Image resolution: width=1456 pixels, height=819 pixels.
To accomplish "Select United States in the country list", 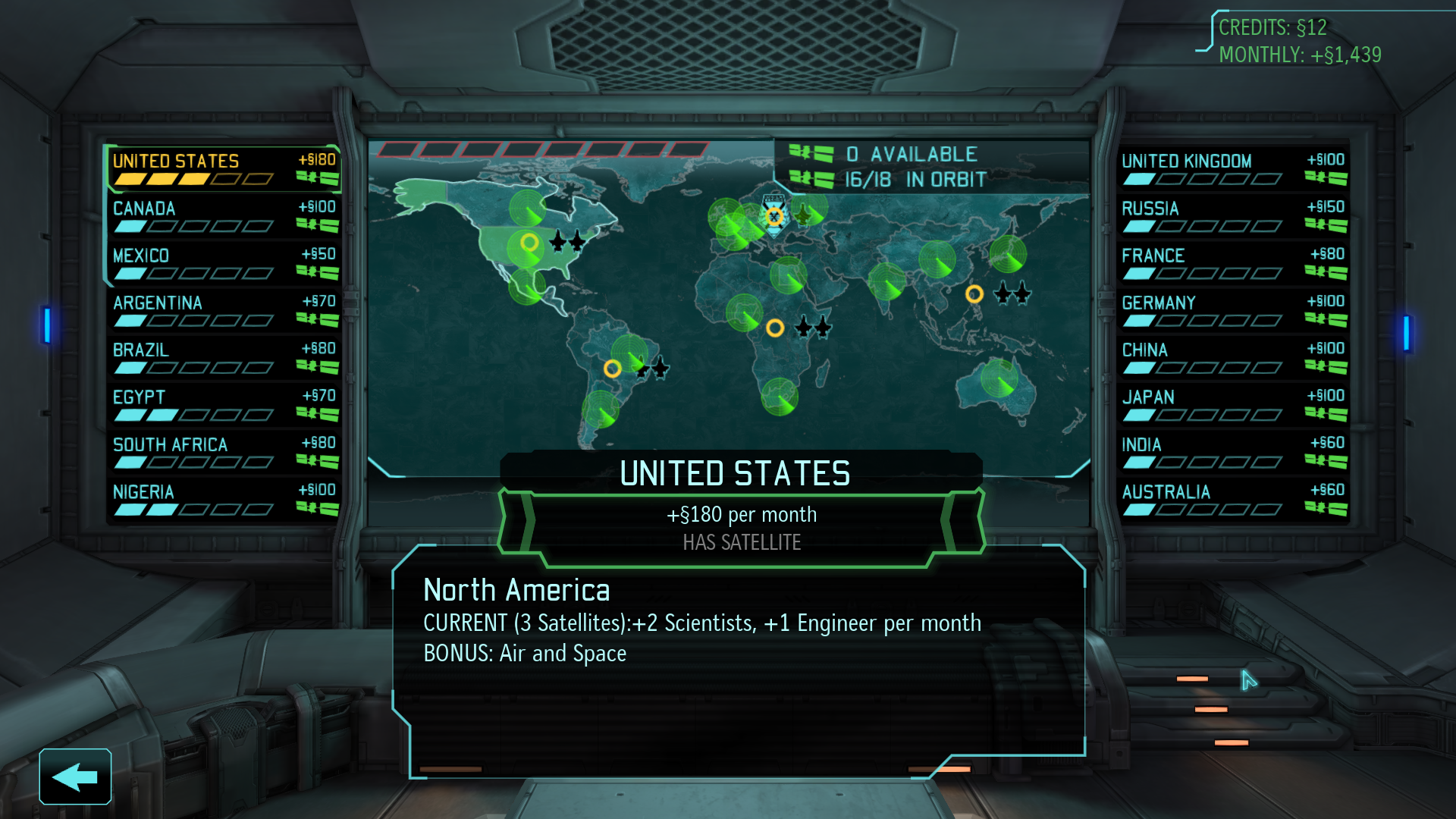I will [224, 169].
